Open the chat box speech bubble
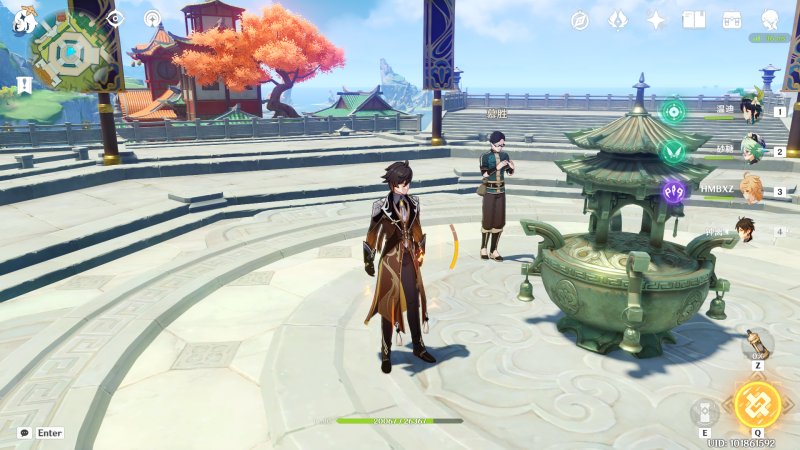Viewport: 800px width, 450px height. click(24, 433)
